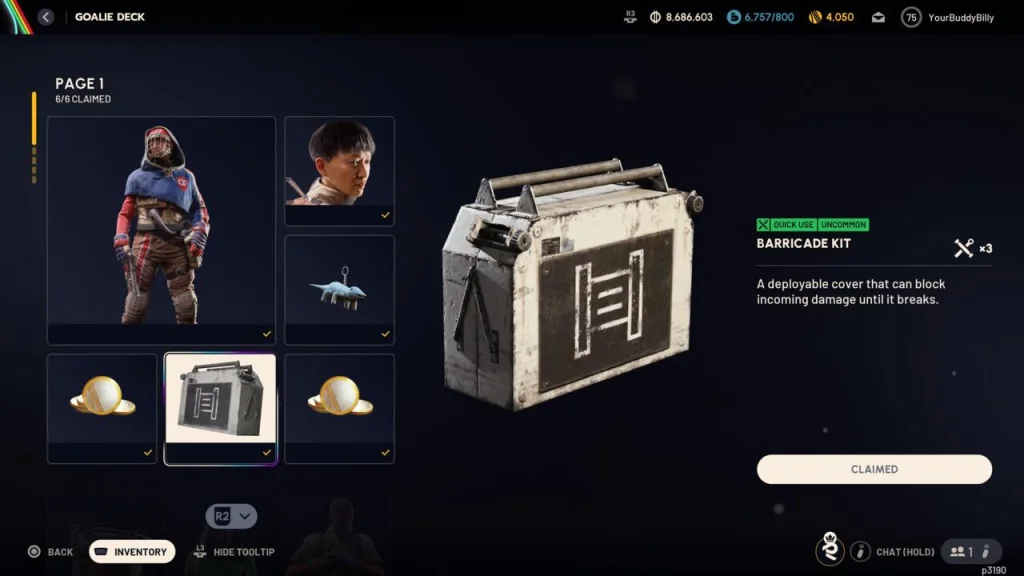This screenshot has width=1024, height=576.
Task: Go back using the bottom Back option
Action: click(50, 552)
